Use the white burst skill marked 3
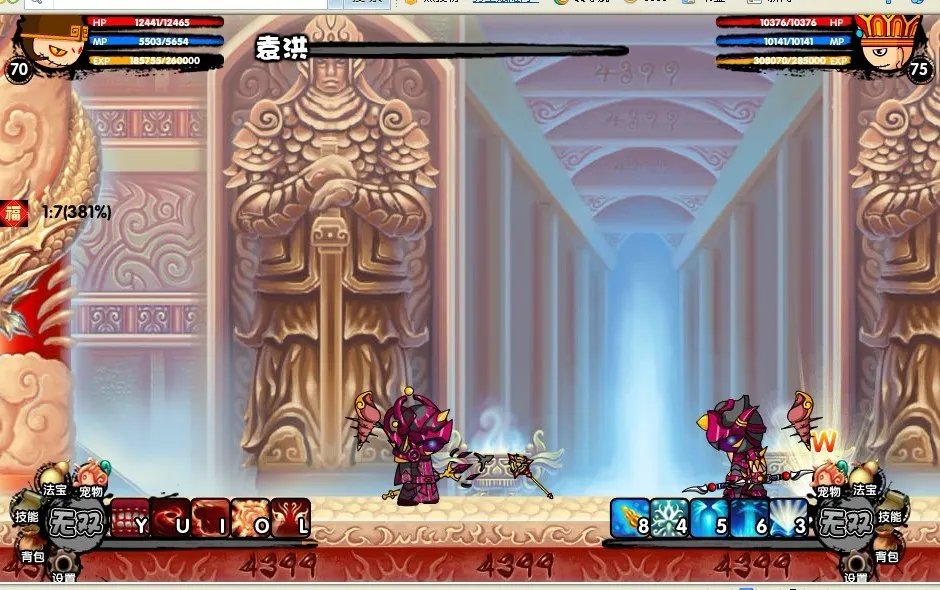The image size is (940, 590). pyautogui.click(x=788, y=518)
